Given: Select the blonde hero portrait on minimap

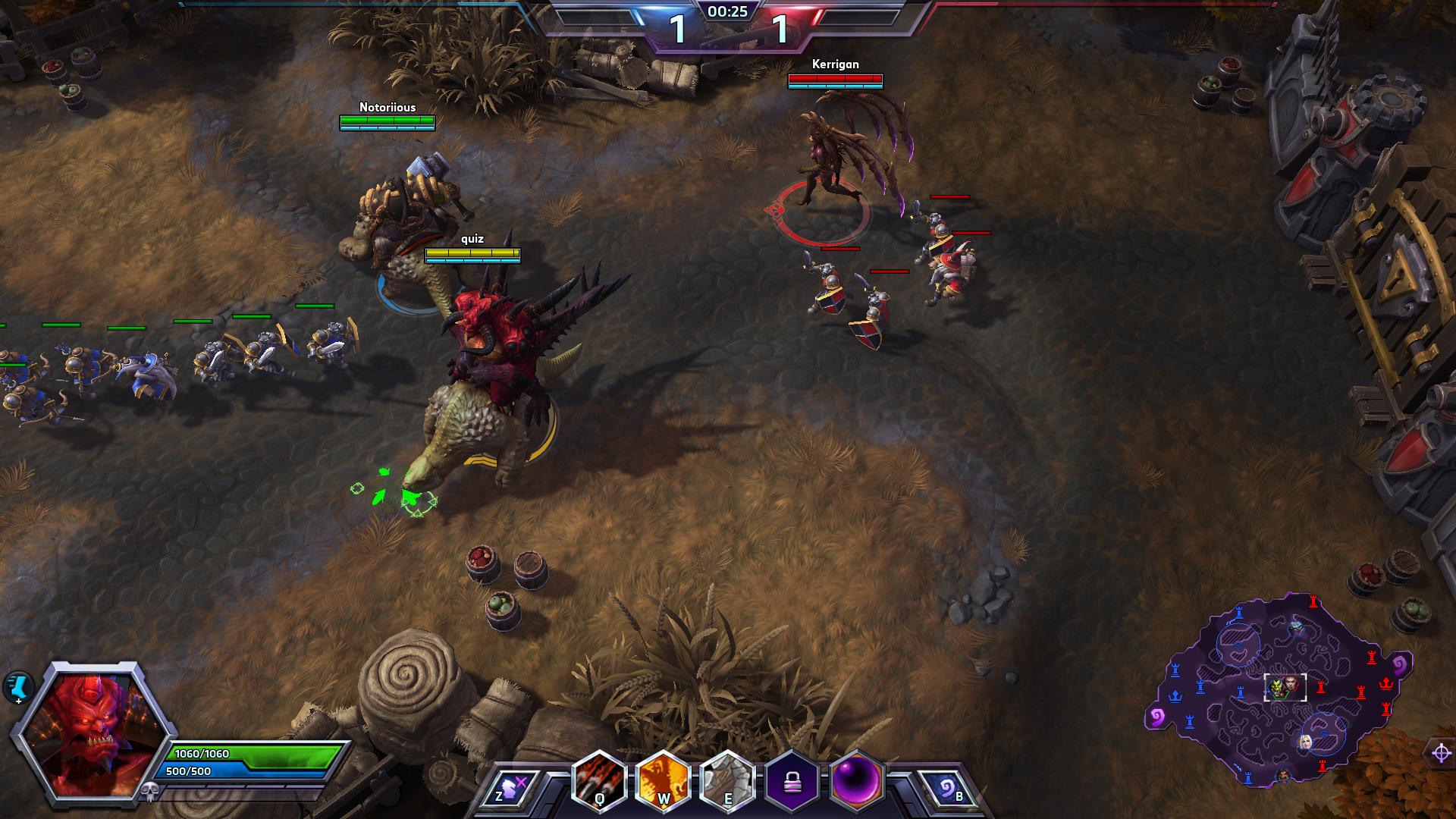Looking at the screenshot, I should click(x=1306, y=742).
